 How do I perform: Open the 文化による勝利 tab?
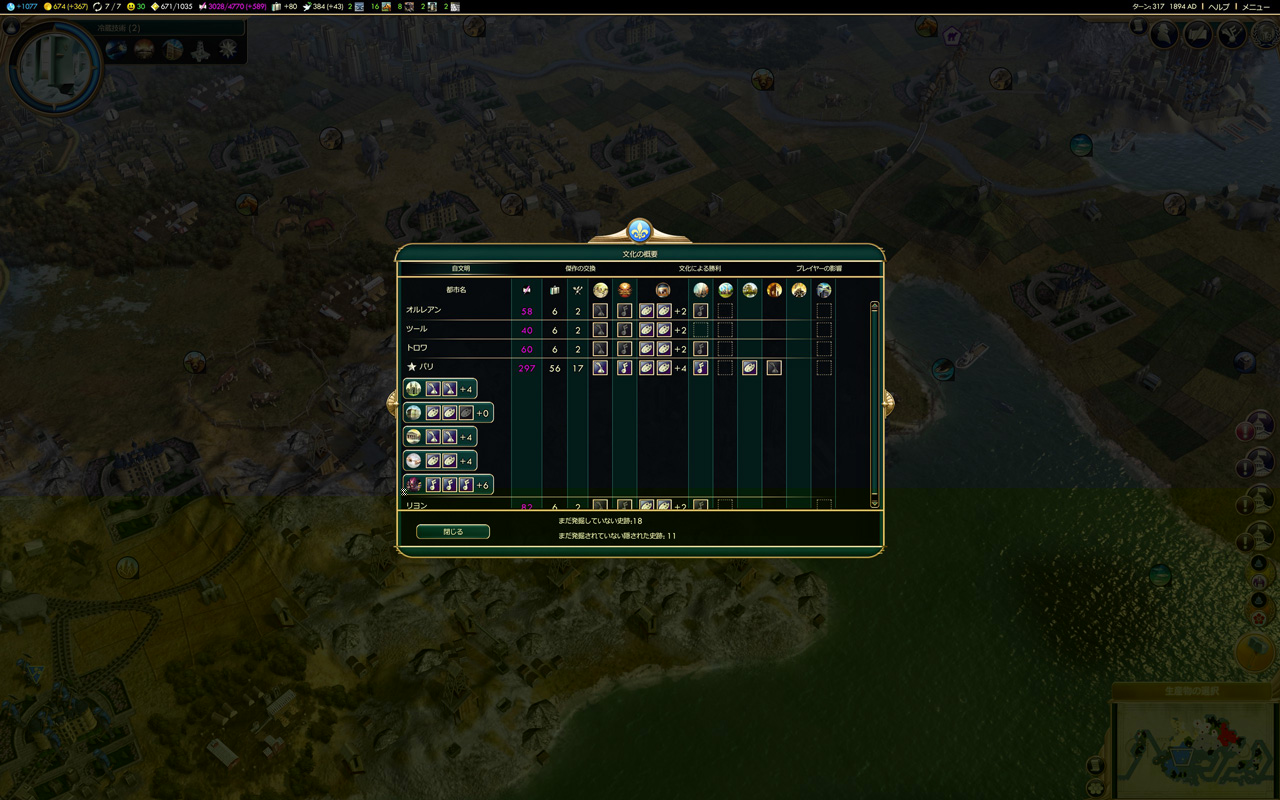pyautogui.click(x=700, y=269)
